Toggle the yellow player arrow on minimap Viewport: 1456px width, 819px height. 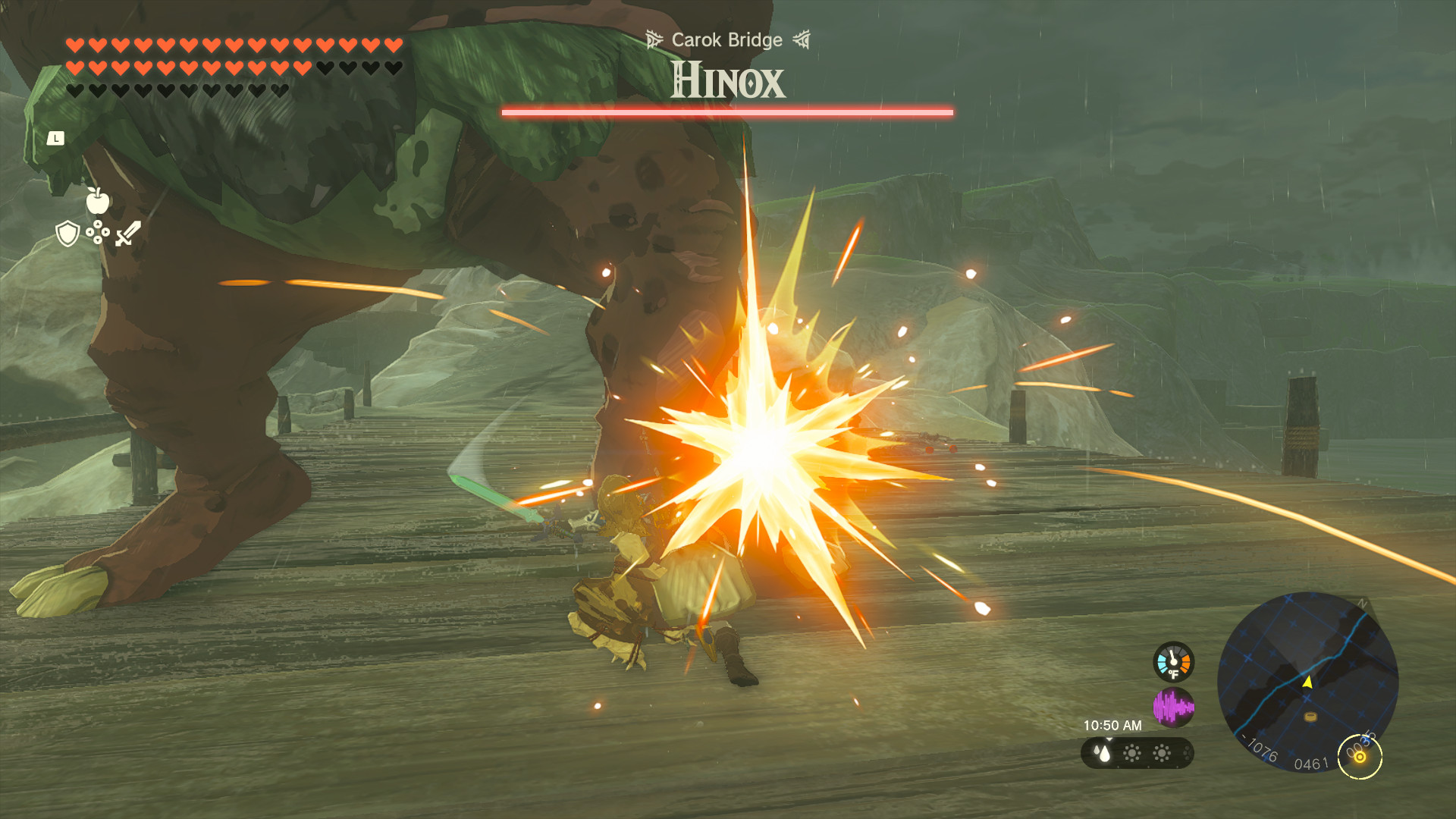(x=1307, y=683)
